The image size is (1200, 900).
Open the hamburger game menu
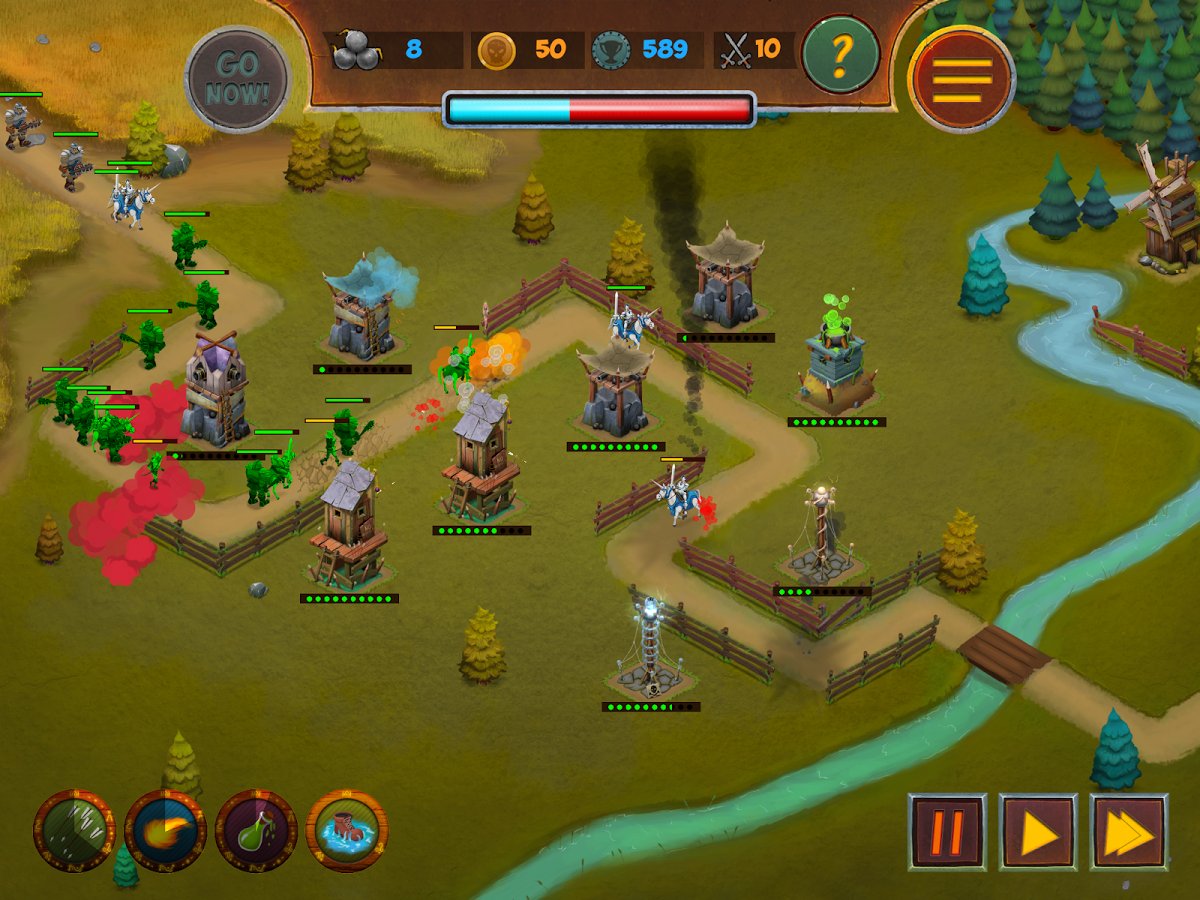click(x=963, y=79)
